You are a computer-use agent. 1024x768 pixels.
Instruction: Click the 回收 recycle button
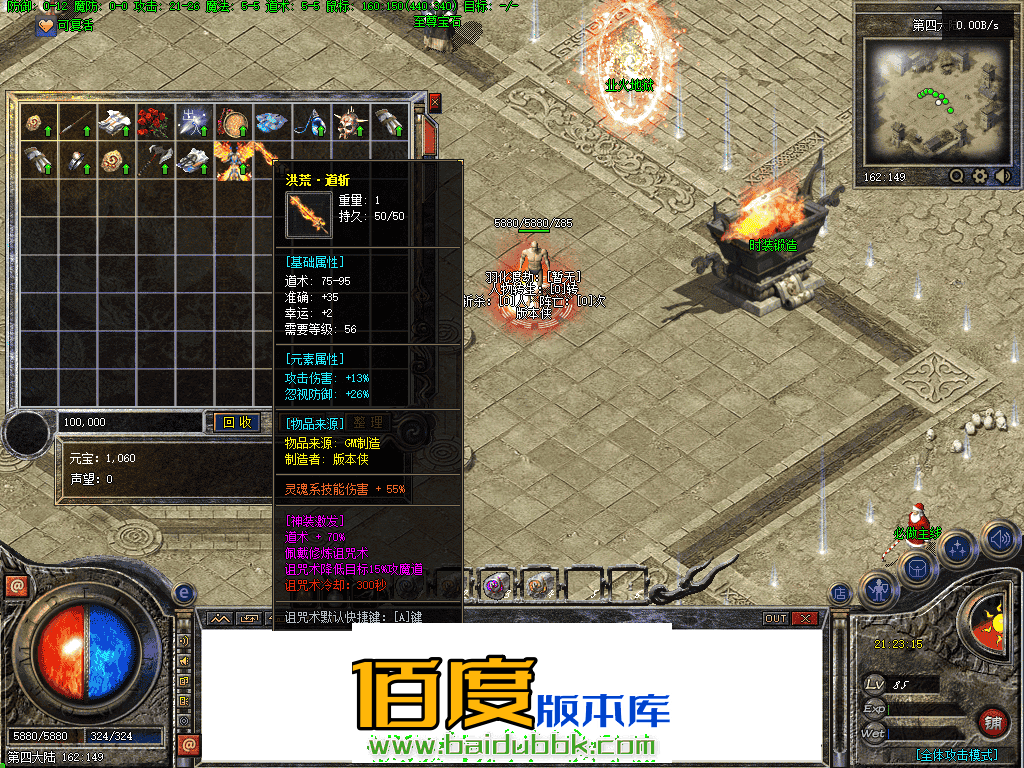click(237, 423)
